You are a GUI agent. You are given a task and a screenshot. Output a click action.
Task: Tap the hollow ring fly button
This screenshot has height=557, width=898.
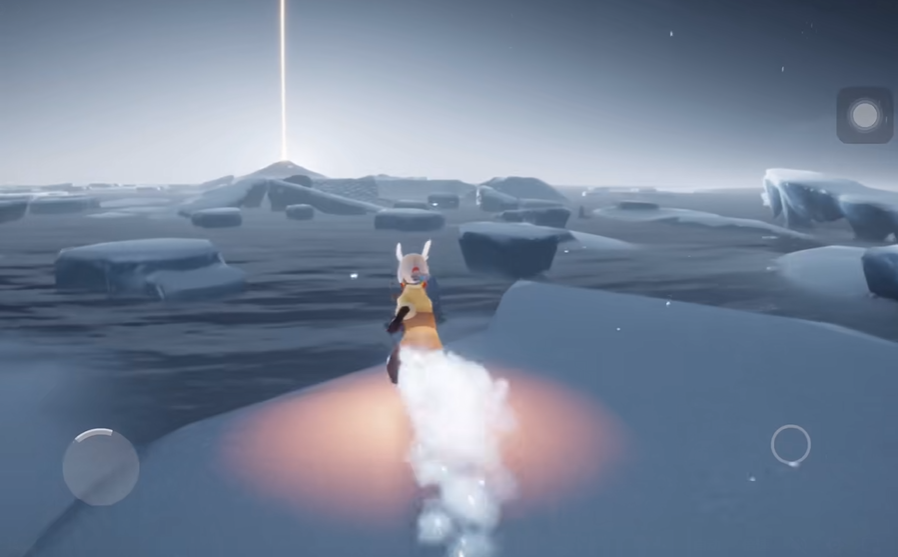[x=790, y=445]
